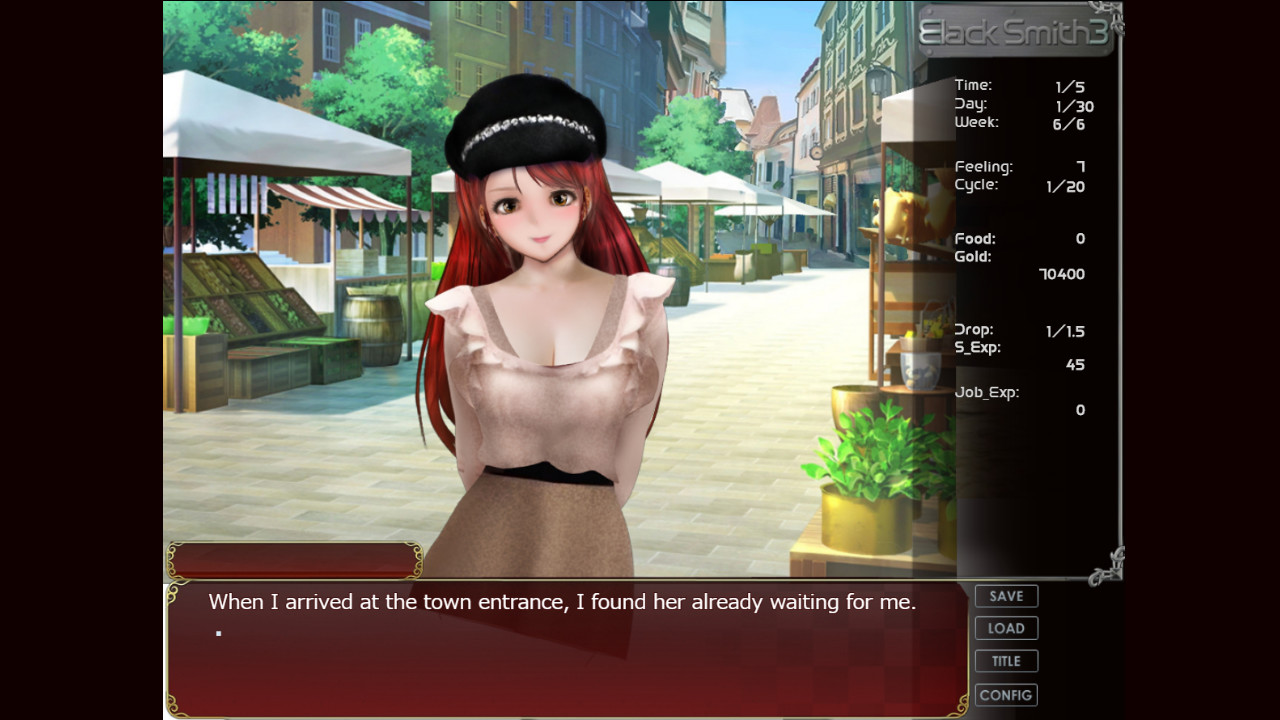Open the LOAD menu

tap(1006, 628)
